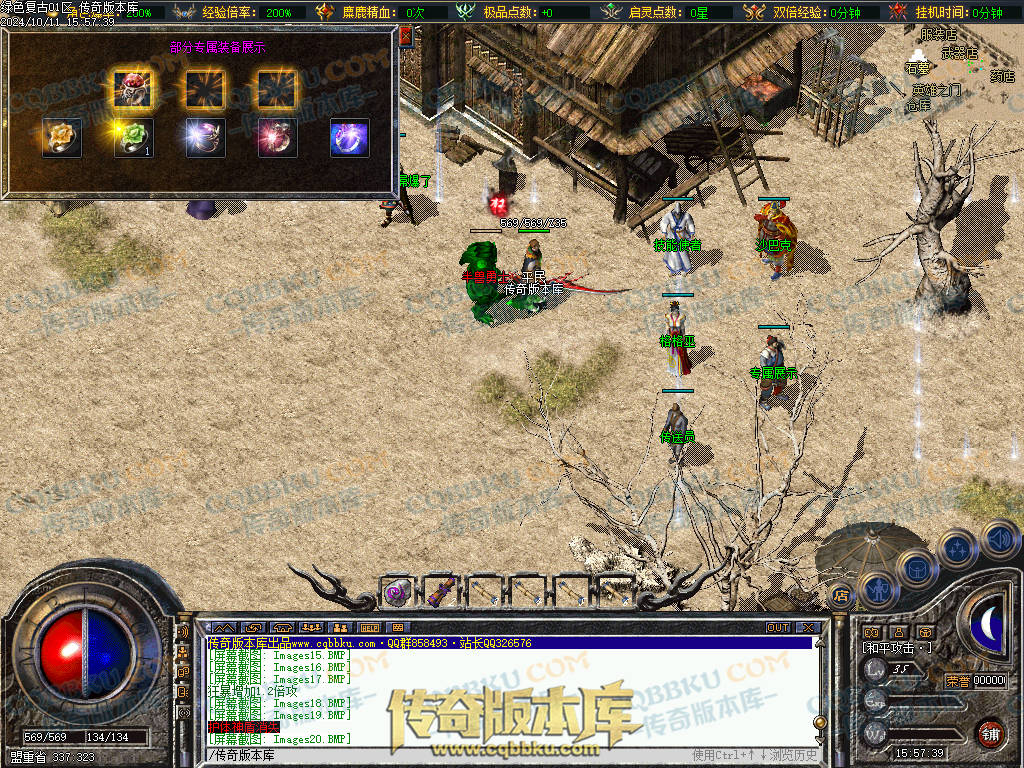The height and width of the screenshot is (768, 1024).
Task: Select the purple starburst ring
Action: tap(205, 137)
